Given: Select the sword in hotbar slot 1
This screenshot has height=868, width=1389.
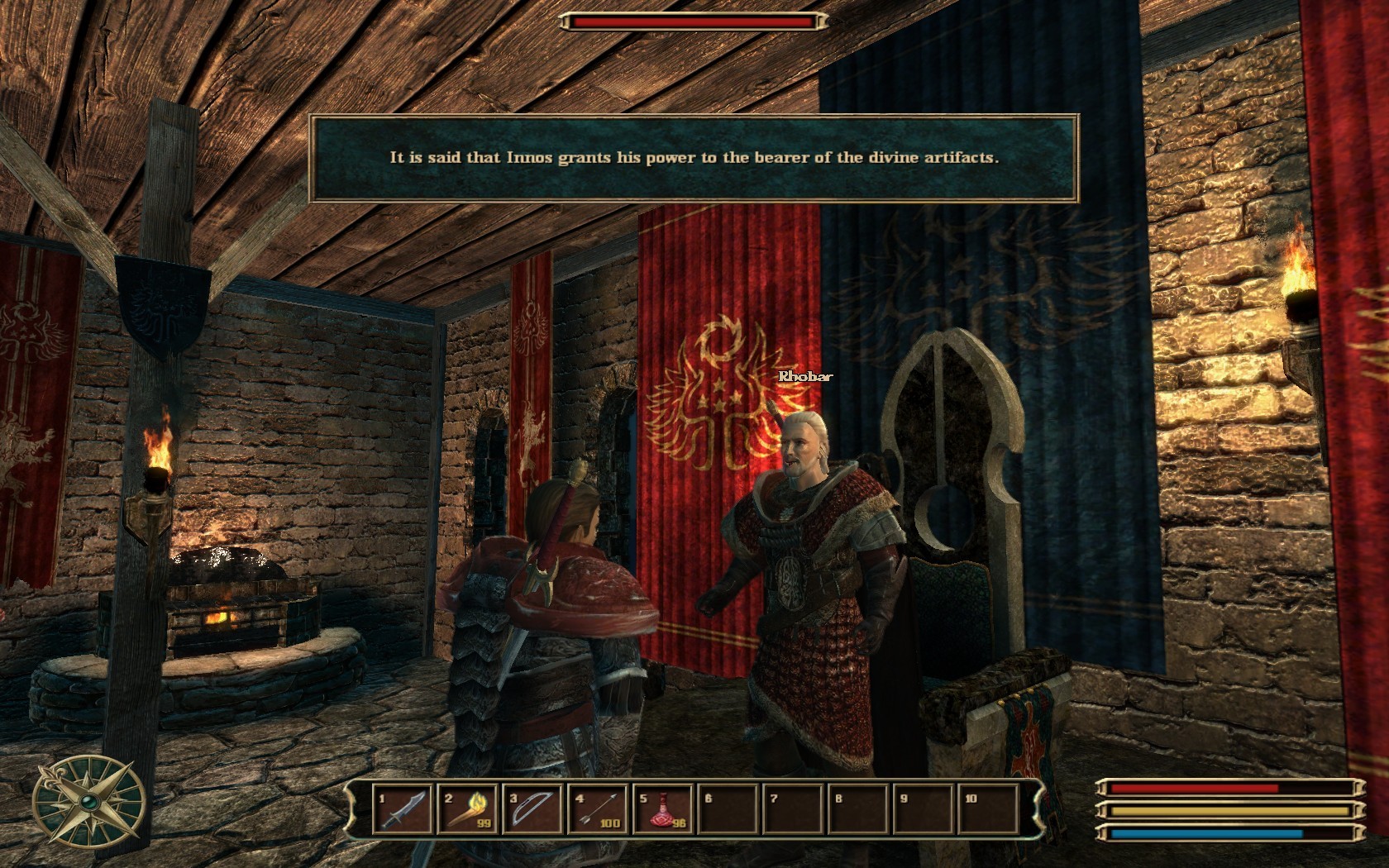Looking at the screenshot, I should (x=404, y=809).
